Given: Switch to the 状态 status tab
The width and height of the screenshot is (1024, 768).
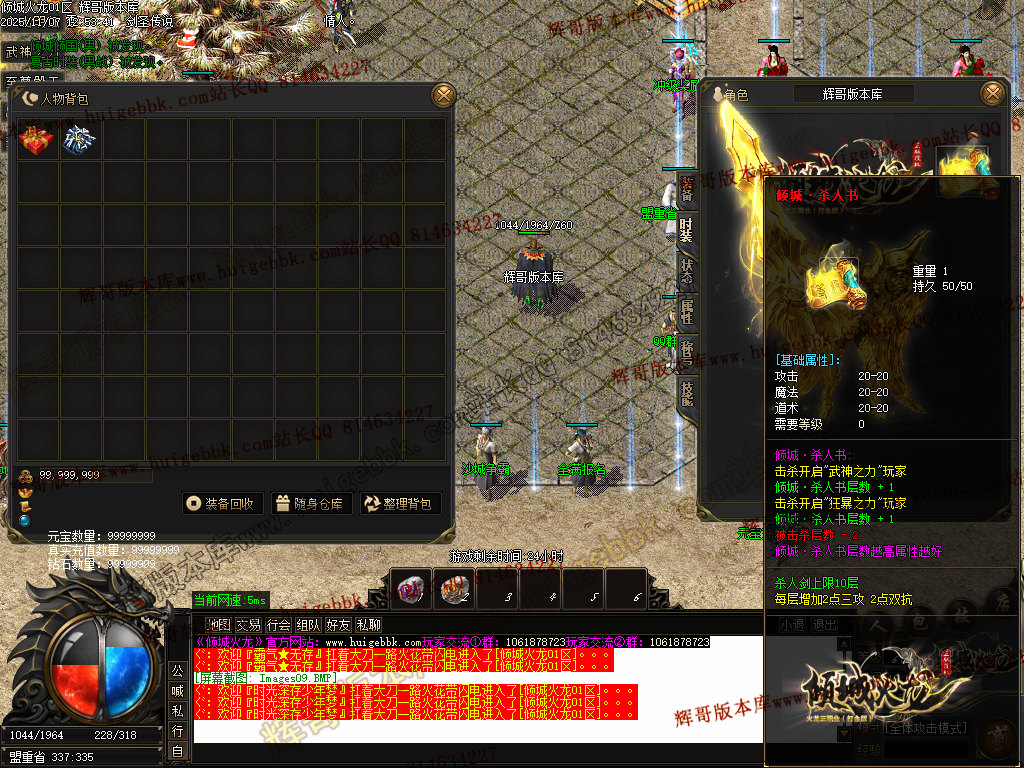Looking at the screenshot, I should coord(686,274).
